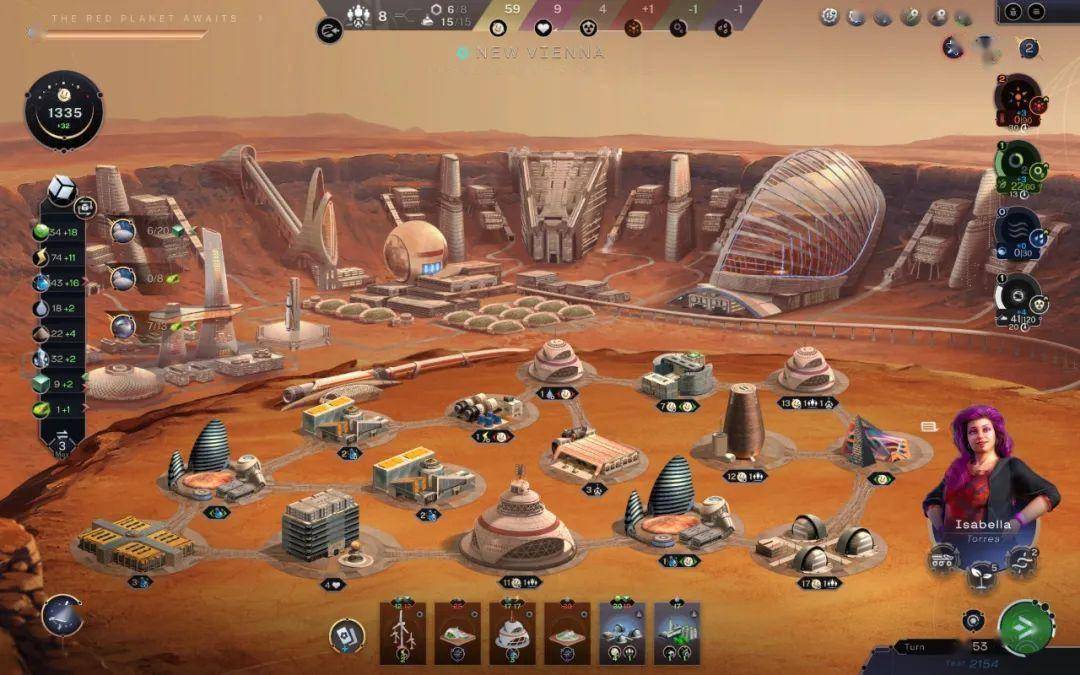The width and height of the screenshot is (1080, 675).
Task: Open the card deck icon beside the hand
Action: tap(347, 635)
